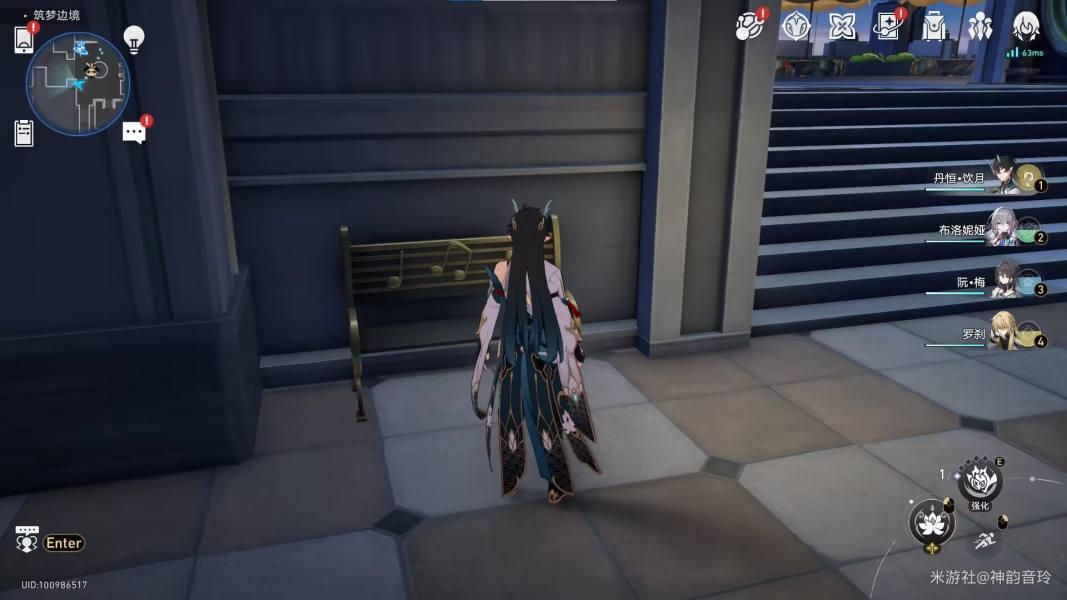The image size is (1067, 600).
Task: Open the circular minimap
Action: [78, 84]
